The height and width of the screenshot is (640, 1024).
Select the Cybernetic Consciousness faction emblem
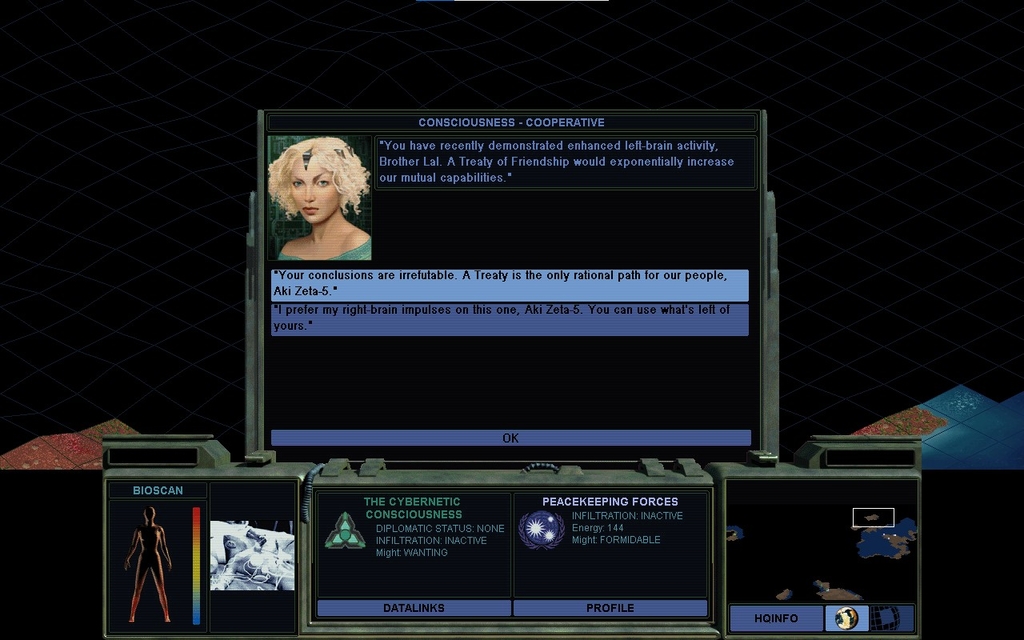344,530
